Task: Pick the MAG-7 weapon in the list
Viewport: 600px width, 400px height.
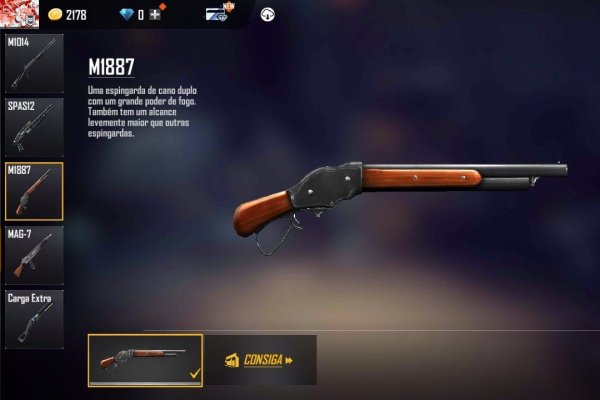Action: [33, 254]
